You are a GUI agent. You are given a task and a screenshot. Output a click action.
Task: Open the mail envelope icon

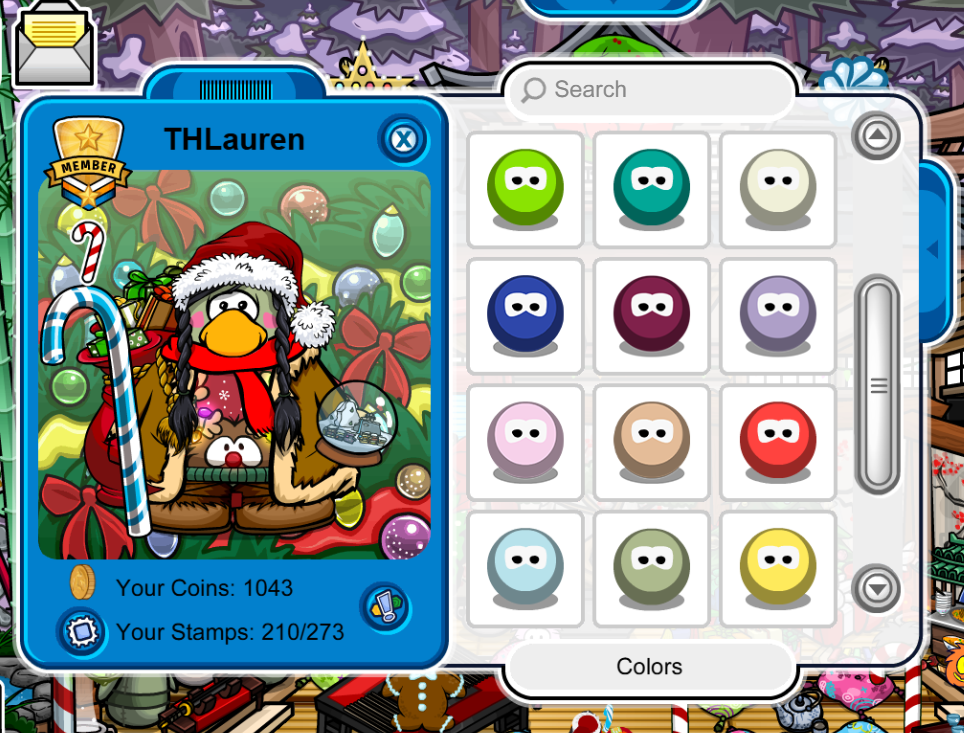(54, 49)
